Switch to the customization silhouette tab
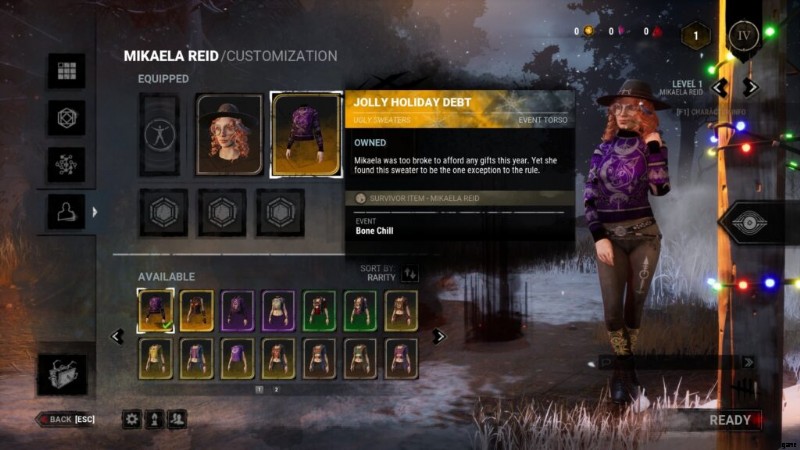The image size is (800, 450). click(67, 211)
